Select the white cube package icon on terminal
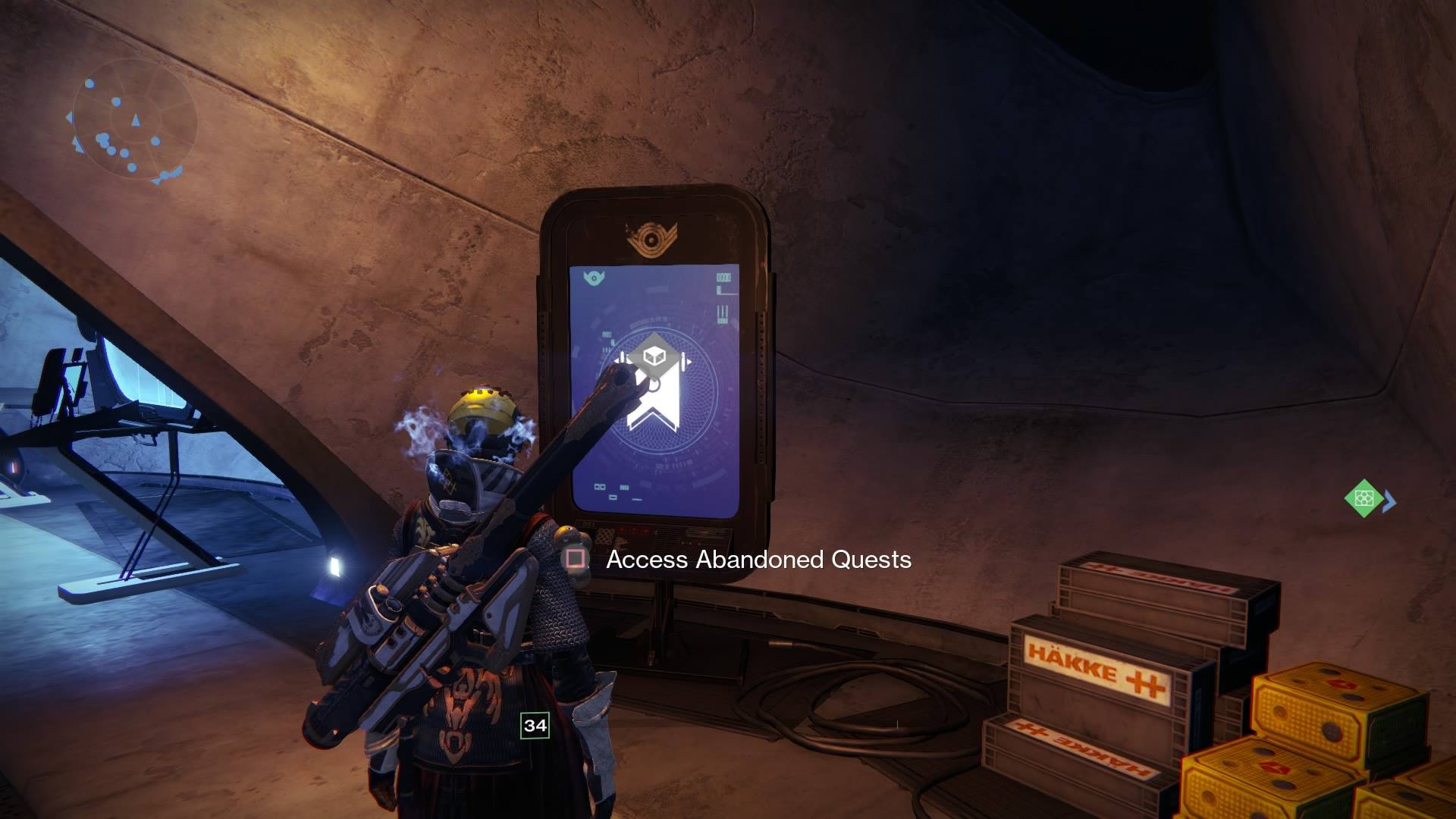The image size is (1456, 819). click(x=654, y=355)
